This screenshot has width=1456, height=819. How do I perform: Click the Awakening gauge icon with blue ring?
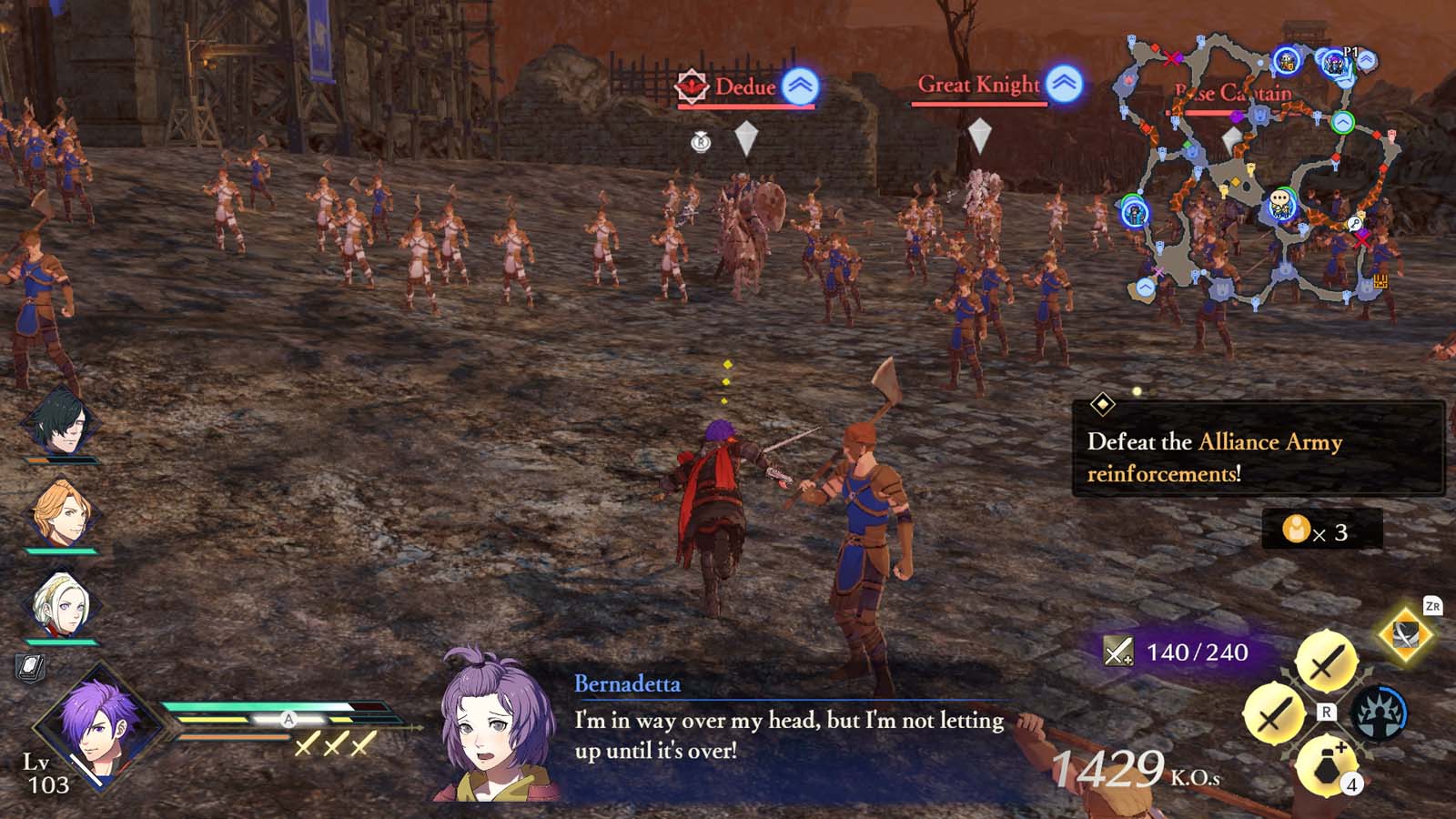(x=1382, y=711)
